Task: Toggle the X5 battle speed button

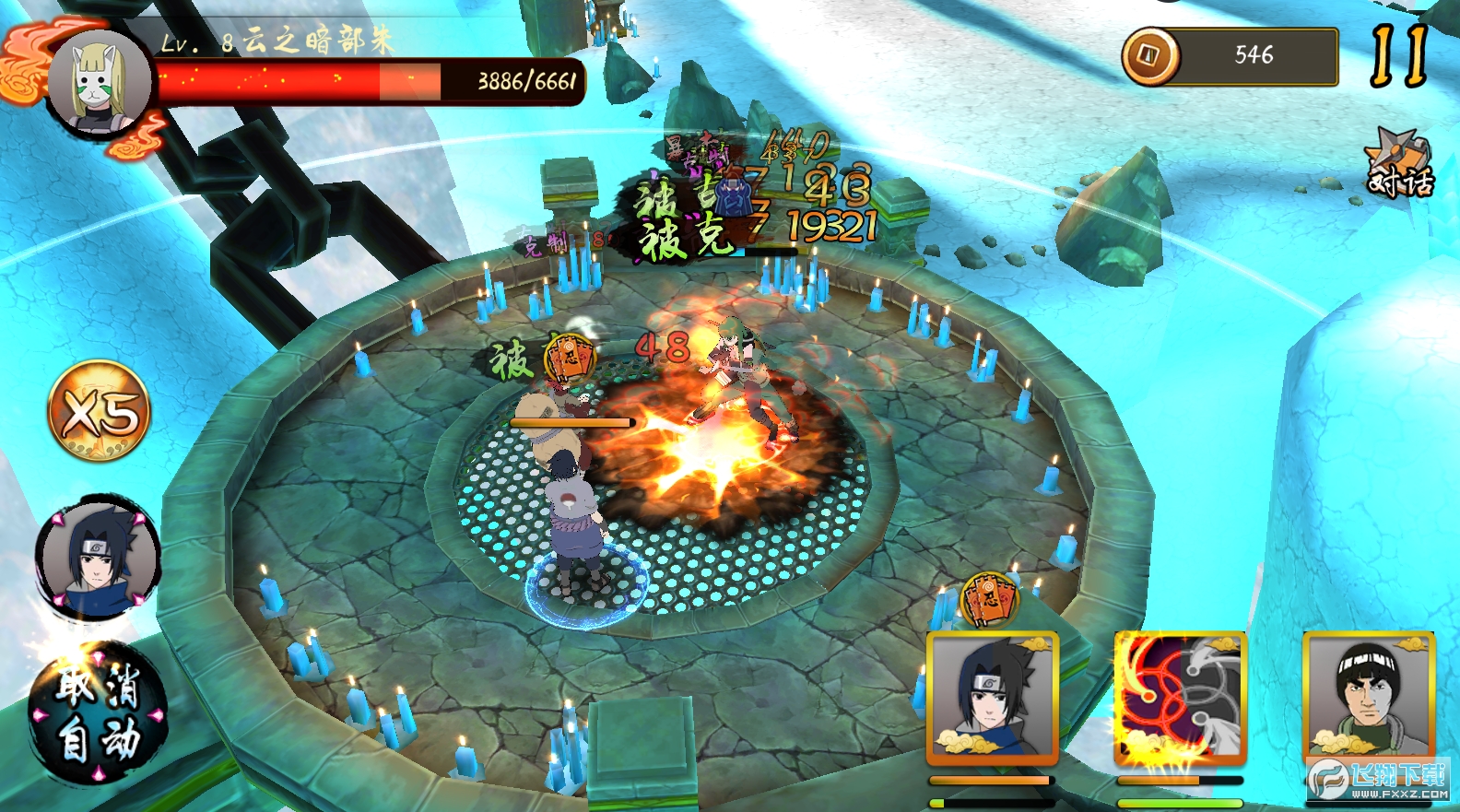Action: [x=99, y=411]
